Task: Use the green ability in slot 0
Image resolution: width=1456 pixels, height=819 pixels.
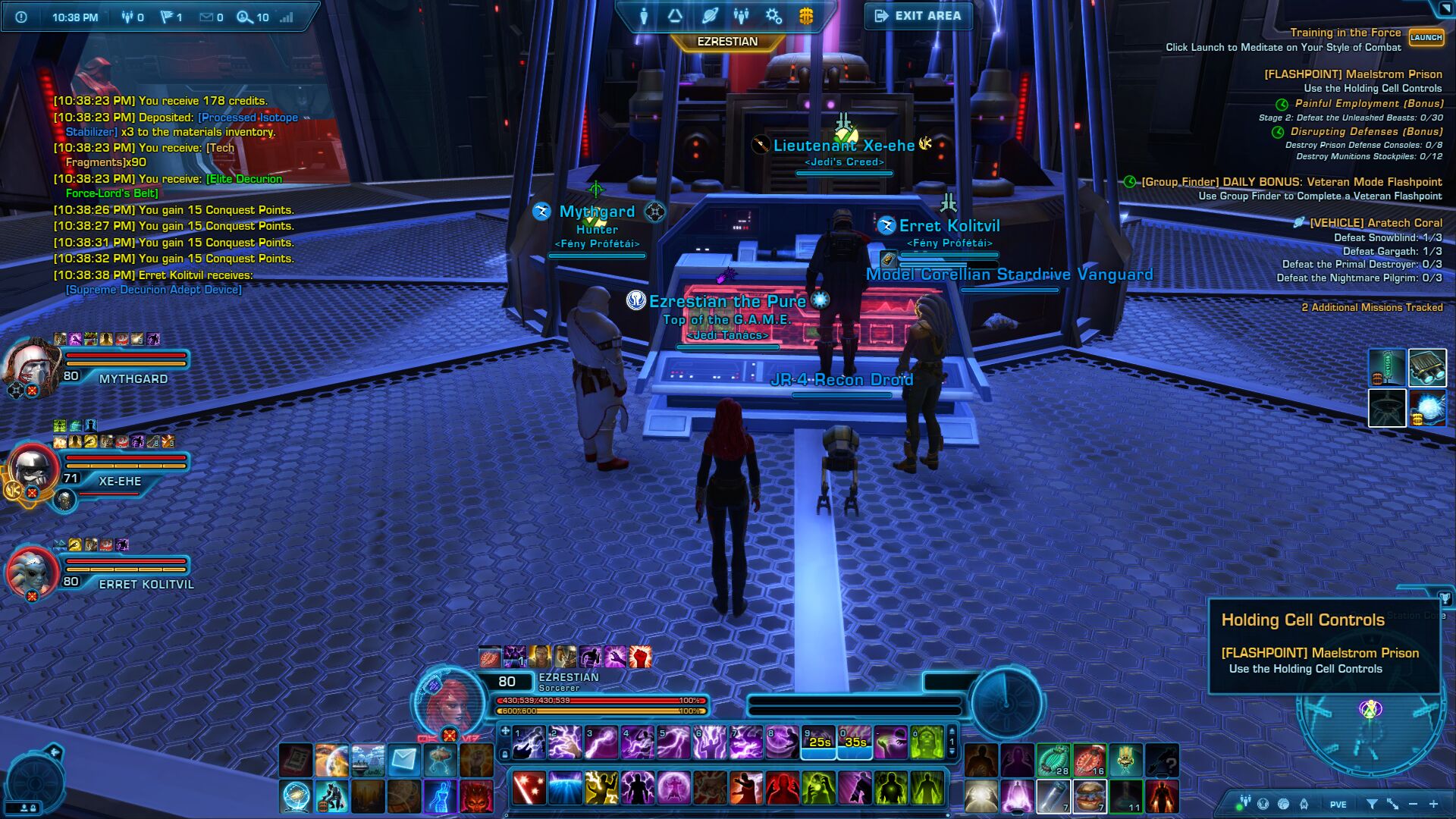Action: pos(927,742)
